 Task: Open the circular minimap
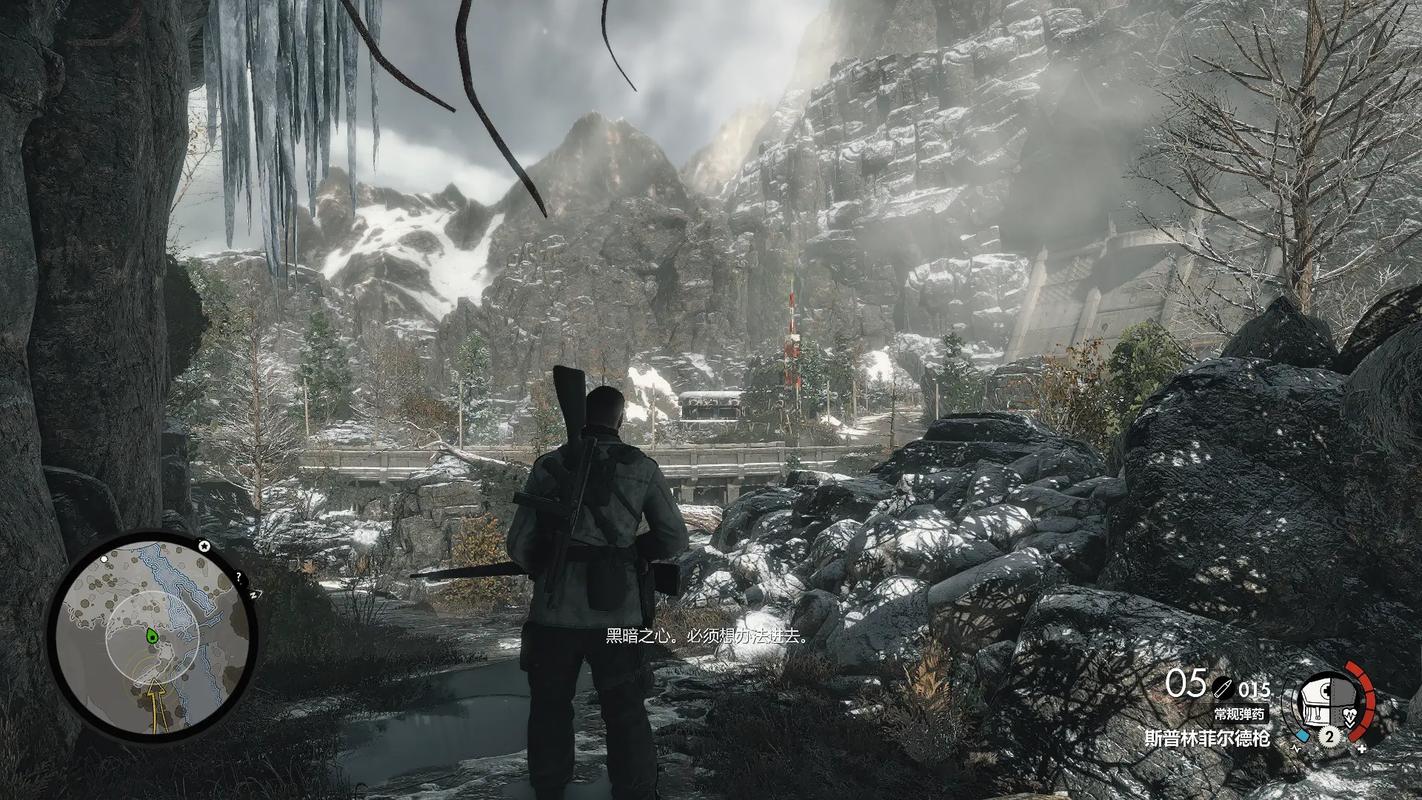[152, 636]
